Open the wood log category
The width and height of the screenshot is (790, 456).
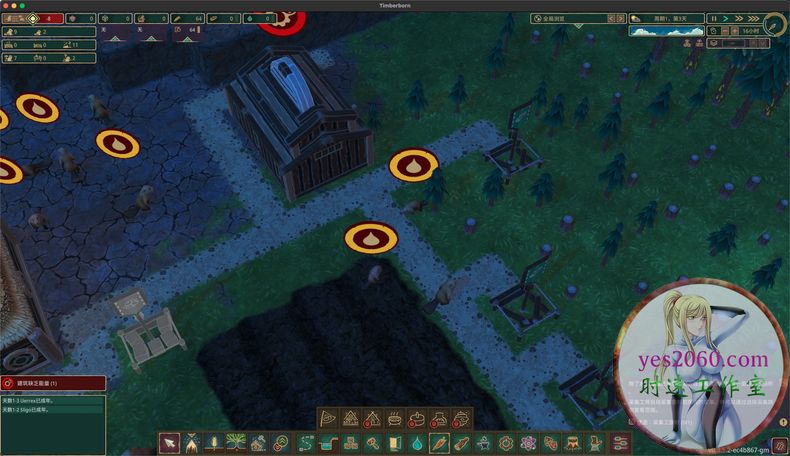click(x=460, y=442)
